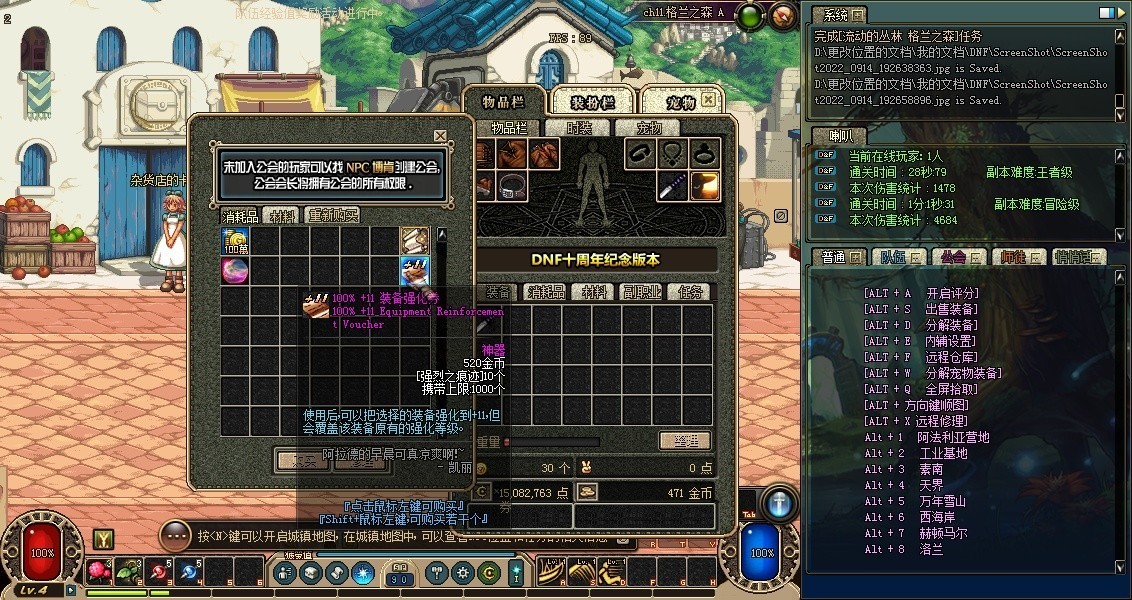Switch to the 宠物 top tab
The width and height of the screenshot is (1132, 600).
[680, 102]
